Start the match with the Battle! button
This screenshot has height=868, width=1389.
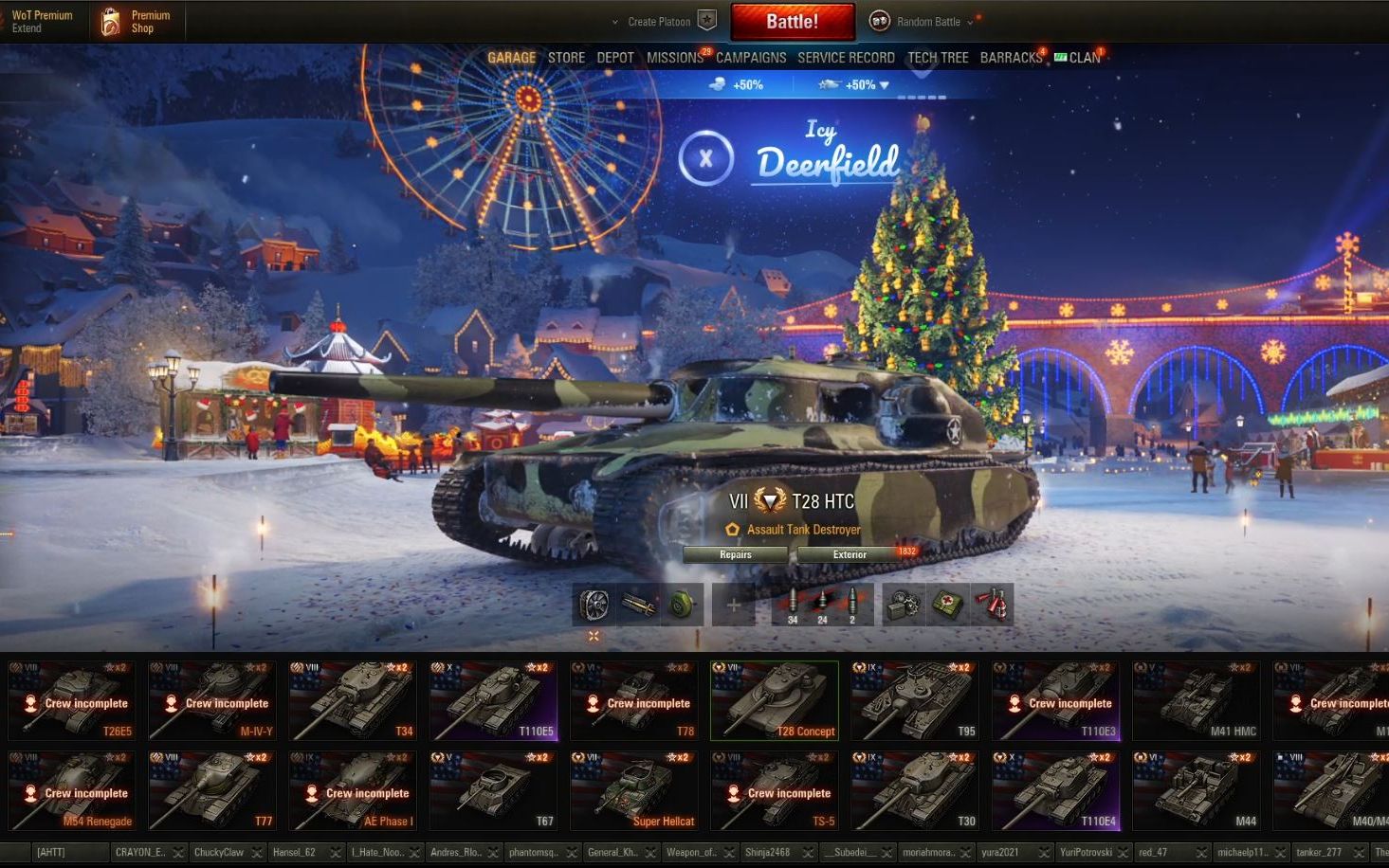pos(792,22)
